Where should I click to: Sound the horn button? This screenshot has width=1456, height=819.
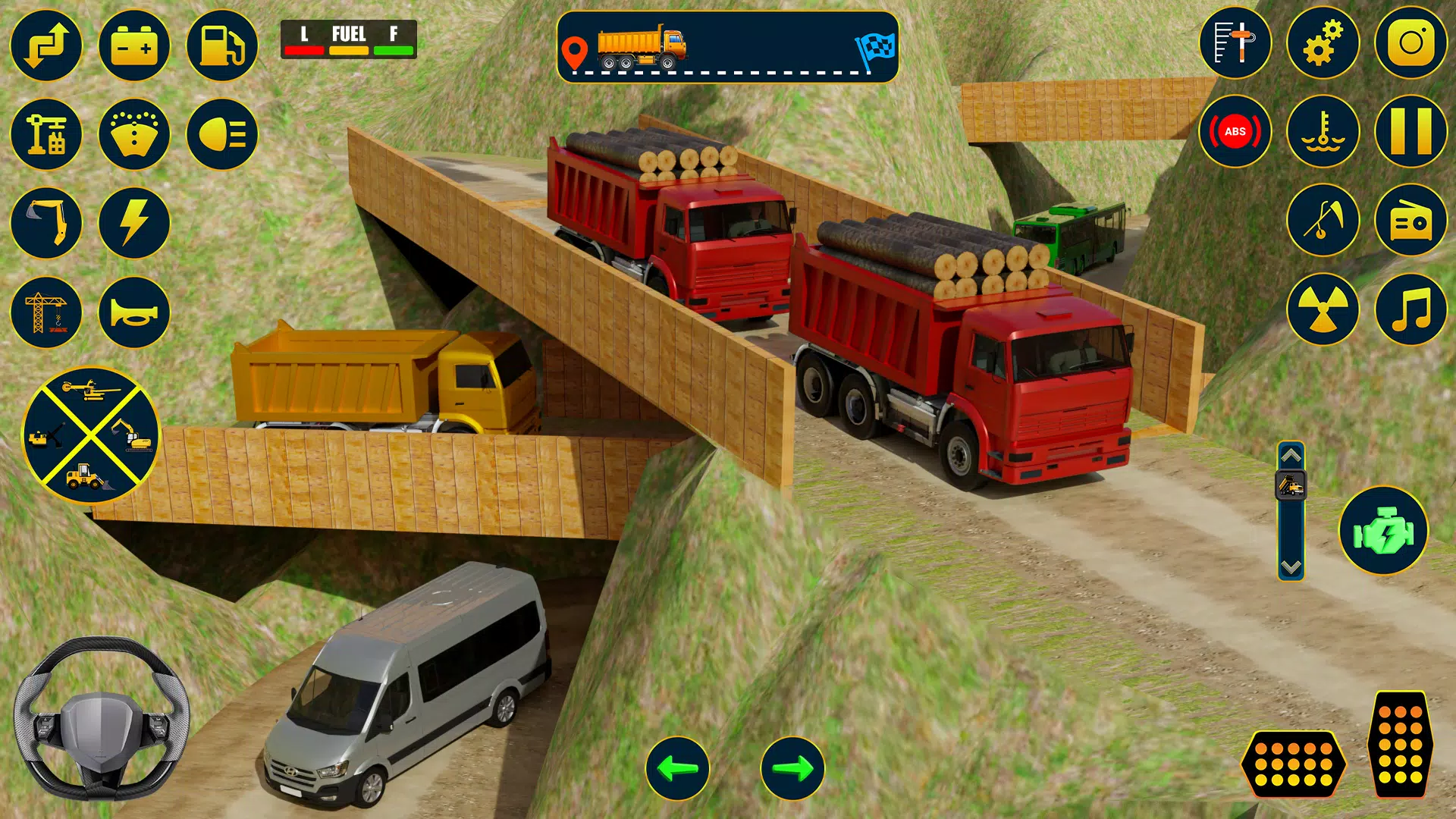coord(134,312)
